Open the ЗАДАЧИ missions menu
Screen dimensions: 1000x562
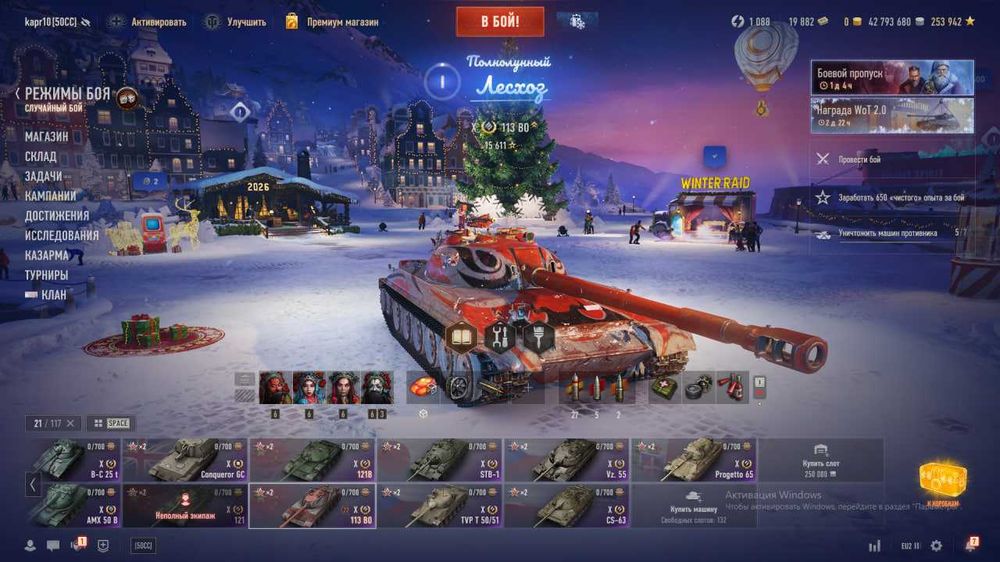44,176
